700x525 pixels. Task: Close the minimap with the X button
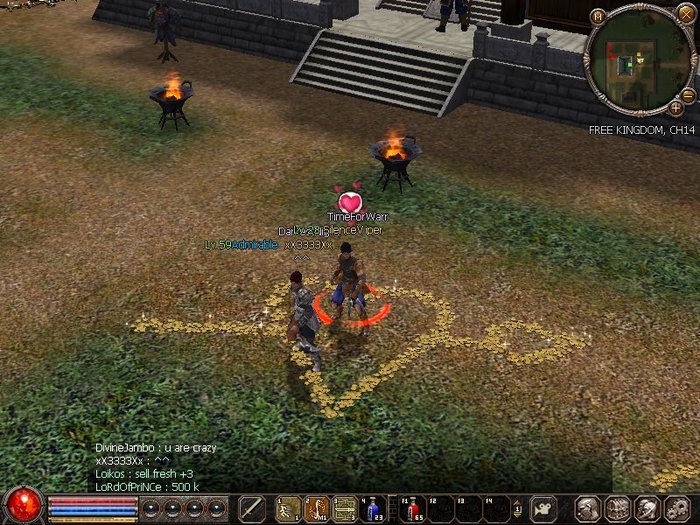(x=686, y=14)
